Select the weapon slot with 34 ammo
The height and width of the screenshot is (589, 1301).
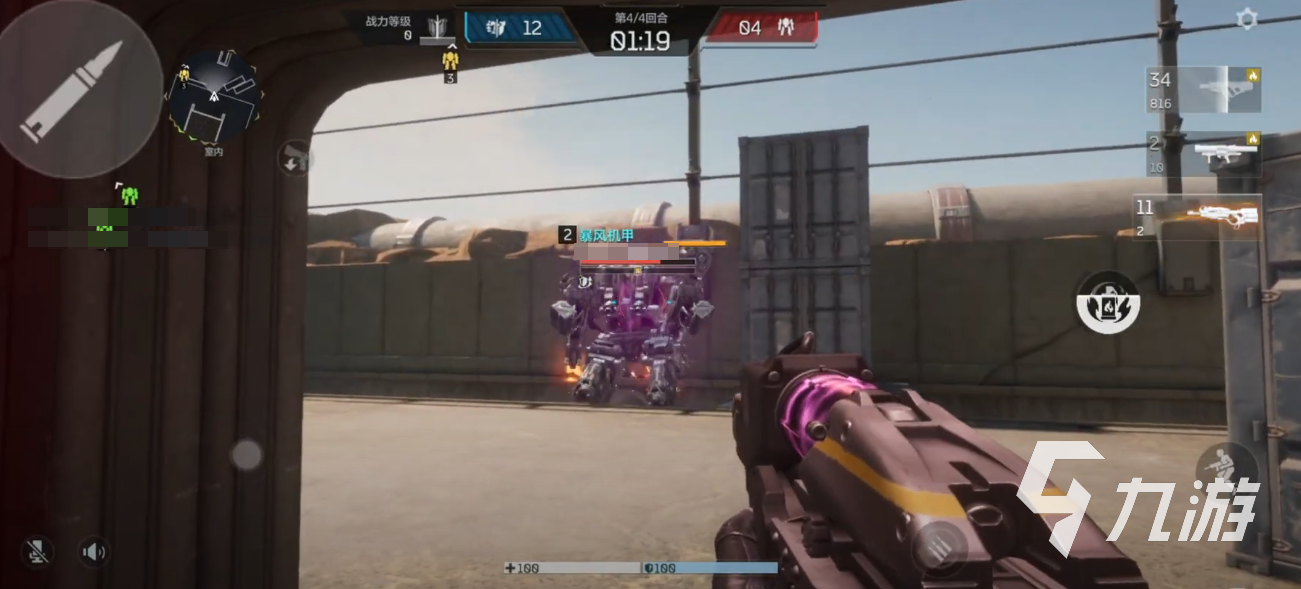(1203, 89)
